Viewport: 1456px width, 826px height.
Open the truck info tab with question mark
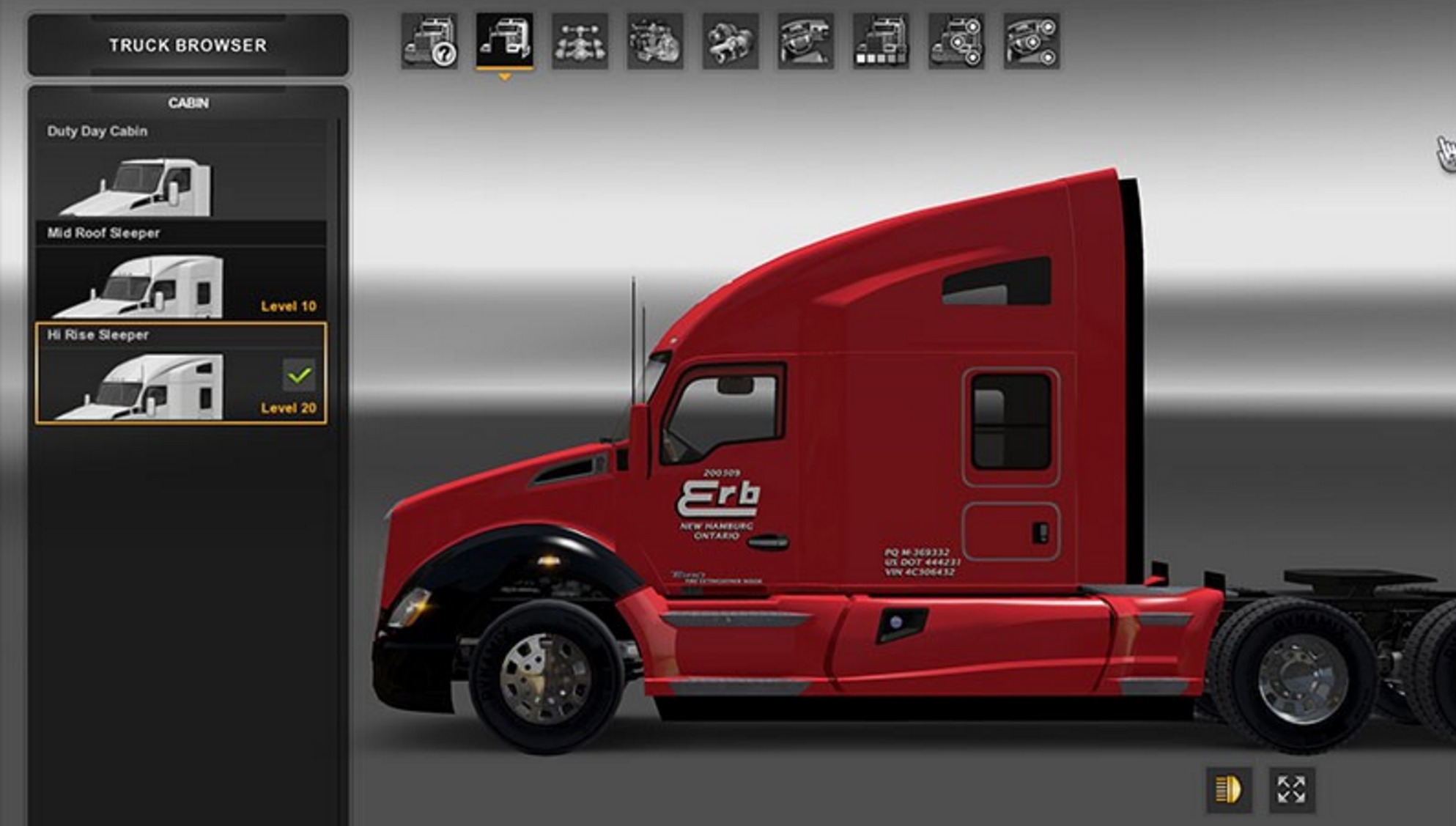pyautogui.click(x=430, y=42)
